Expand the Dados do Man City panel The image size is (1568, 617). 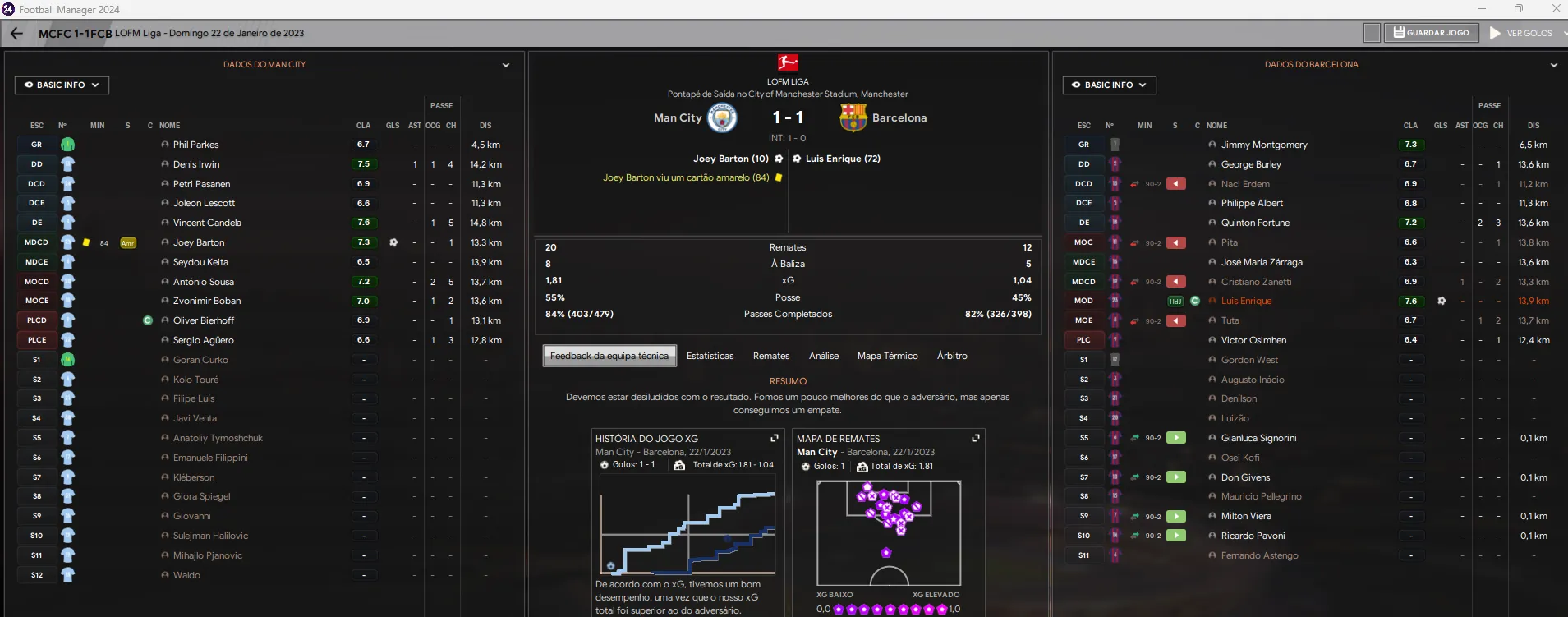click(x=506, y=65)
